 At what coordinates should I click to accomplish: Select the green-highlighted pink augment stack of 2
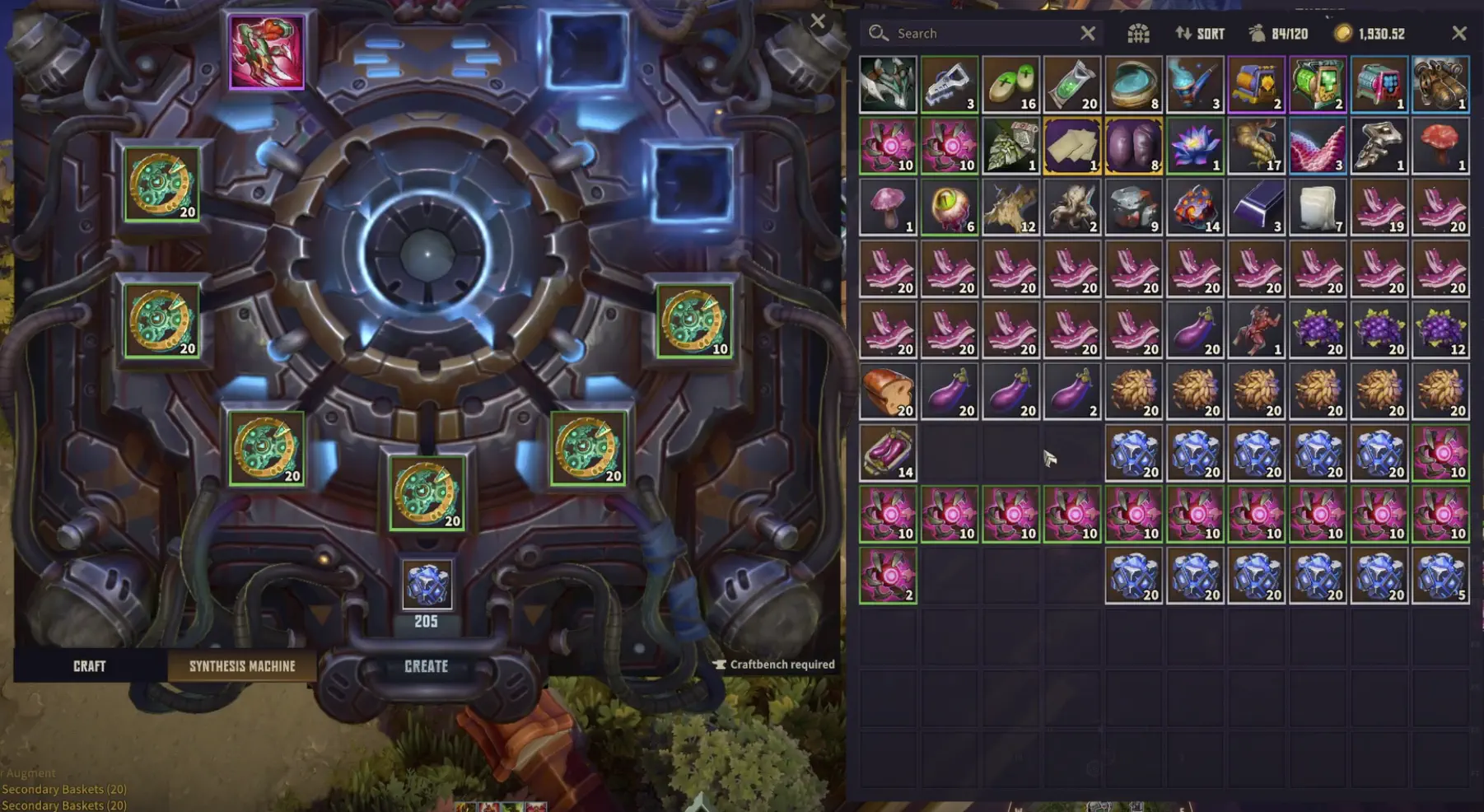[x=888, y=574]
